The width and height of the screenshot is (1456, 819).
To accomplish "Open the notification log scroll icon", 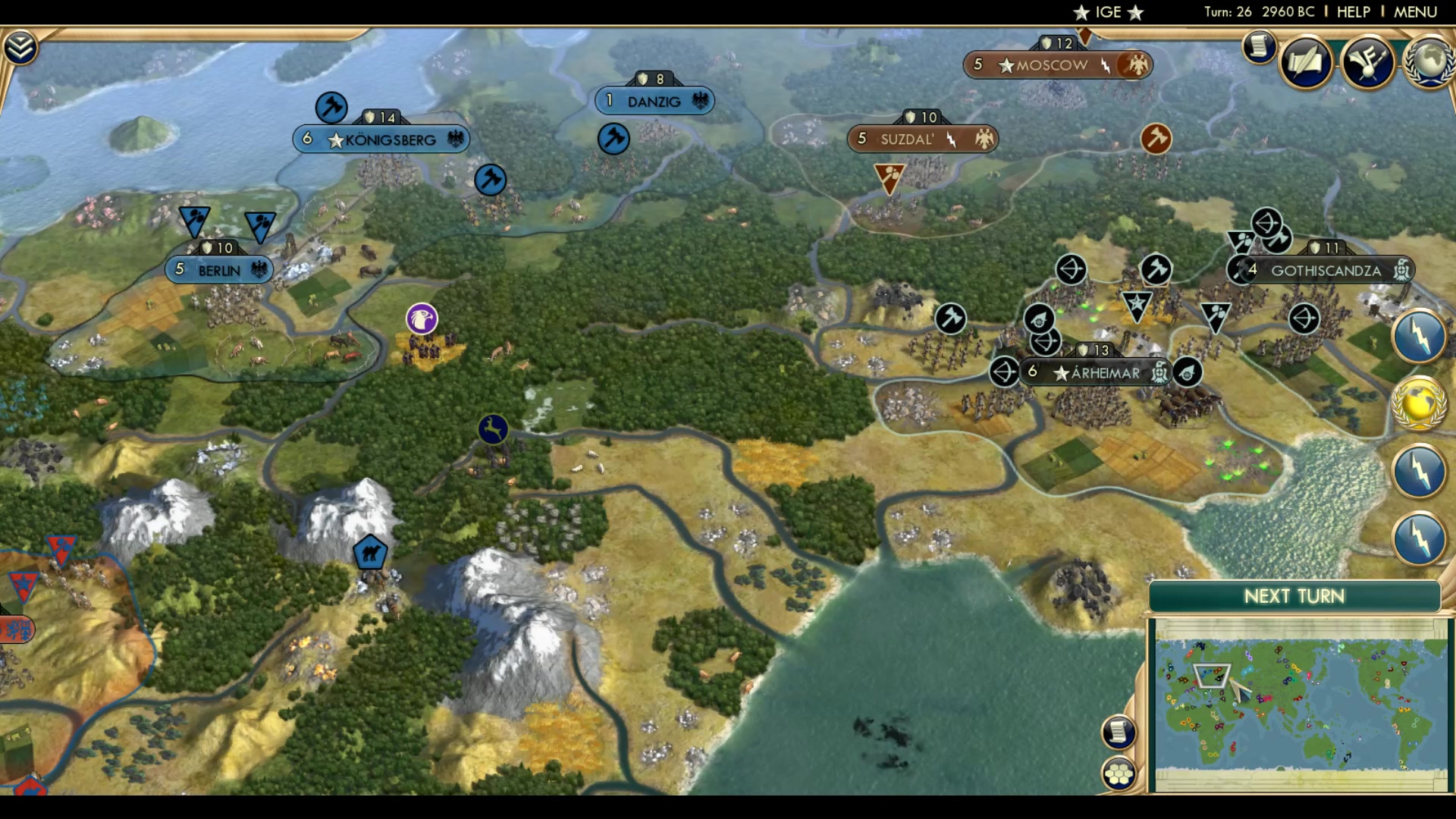I will point(1257,47).
